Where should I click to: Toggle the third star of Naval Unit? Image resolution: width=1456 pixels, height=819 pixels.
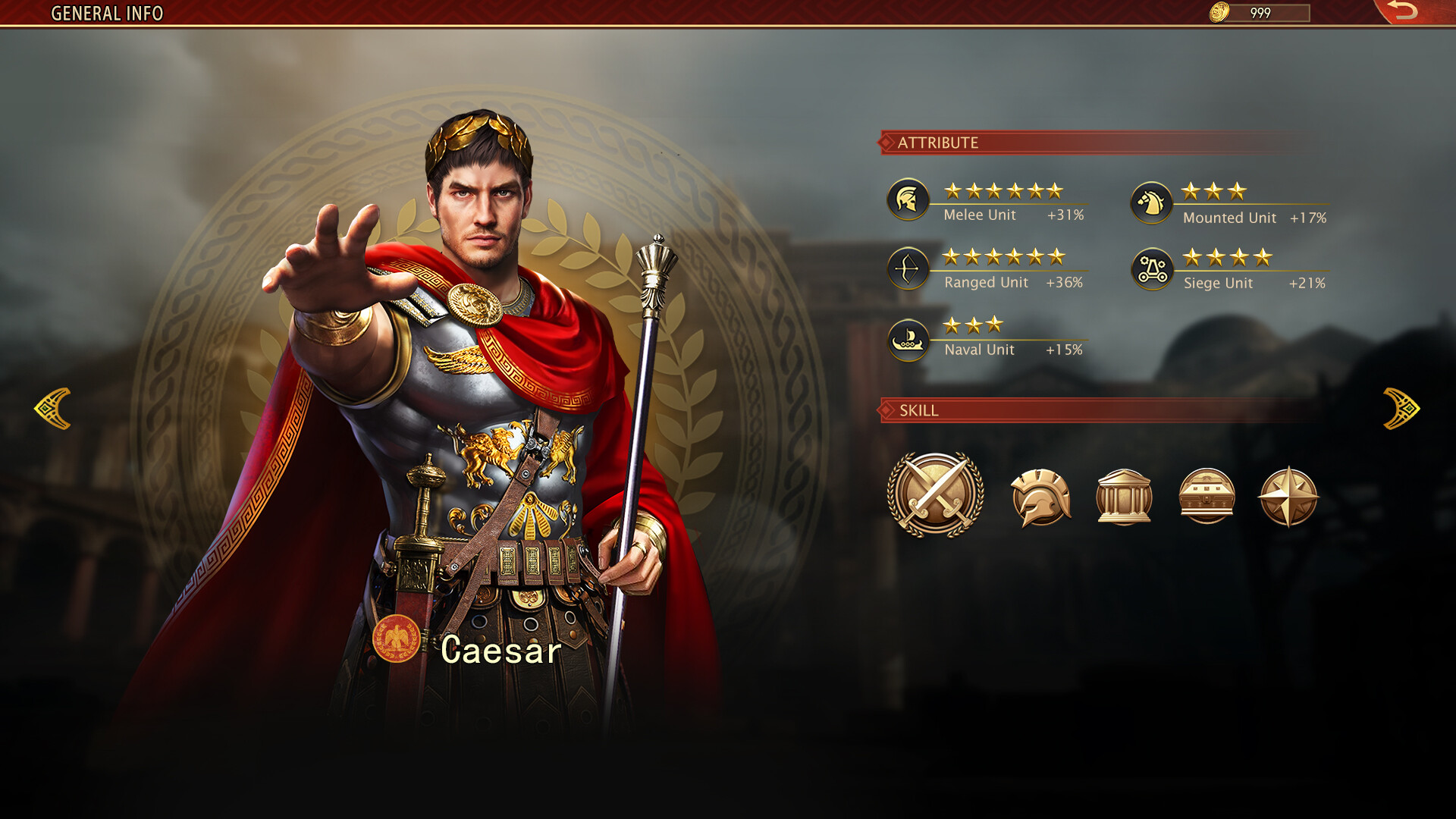(x=994, y=322)
